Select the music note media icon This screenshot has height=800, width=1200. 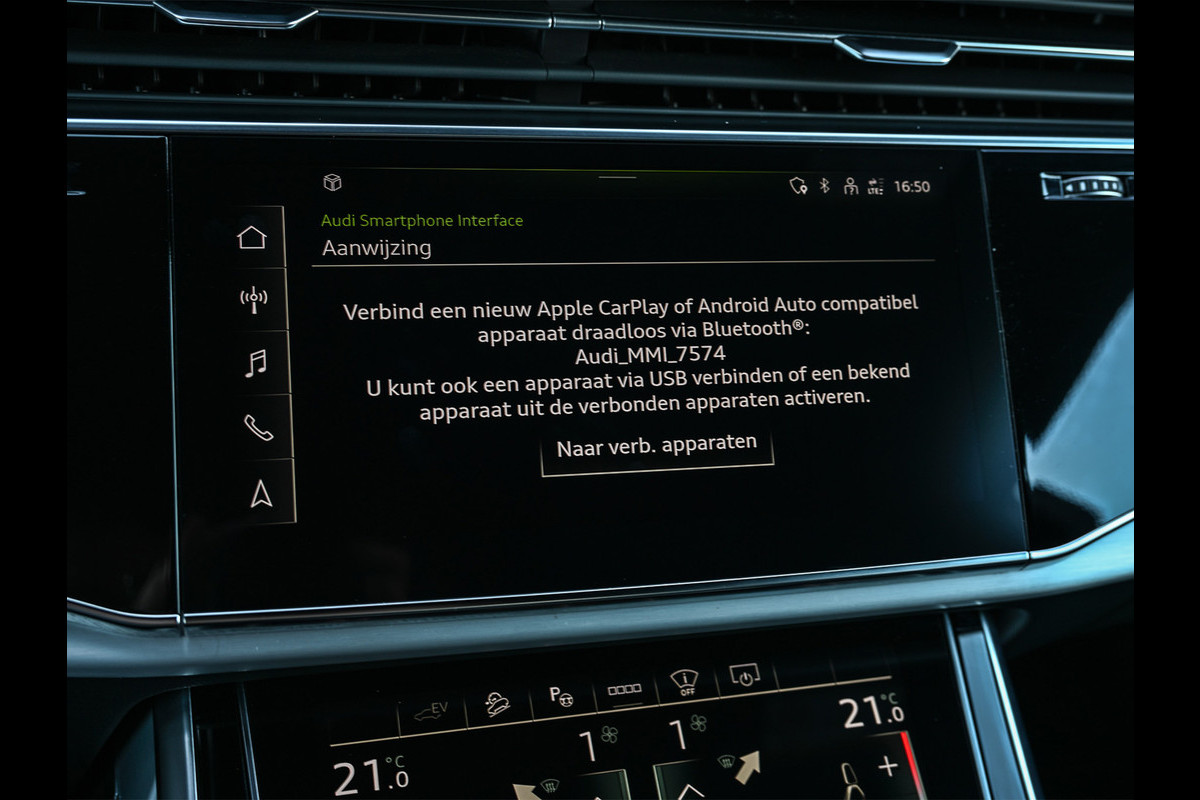tap(256, 362)
